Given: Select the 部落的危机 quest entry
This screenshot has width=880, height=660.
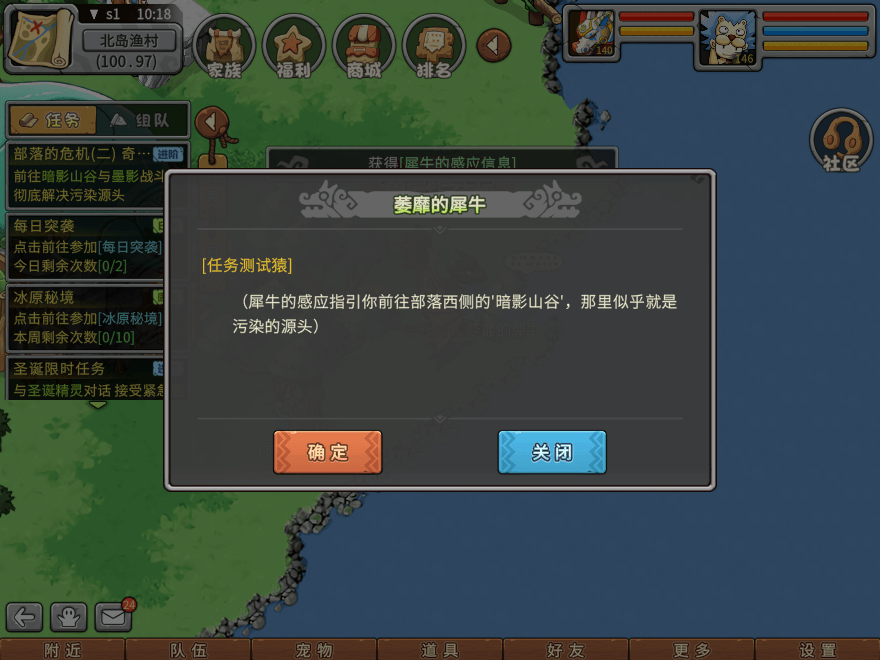Looking at the screenshot, I should pos(85,174).
